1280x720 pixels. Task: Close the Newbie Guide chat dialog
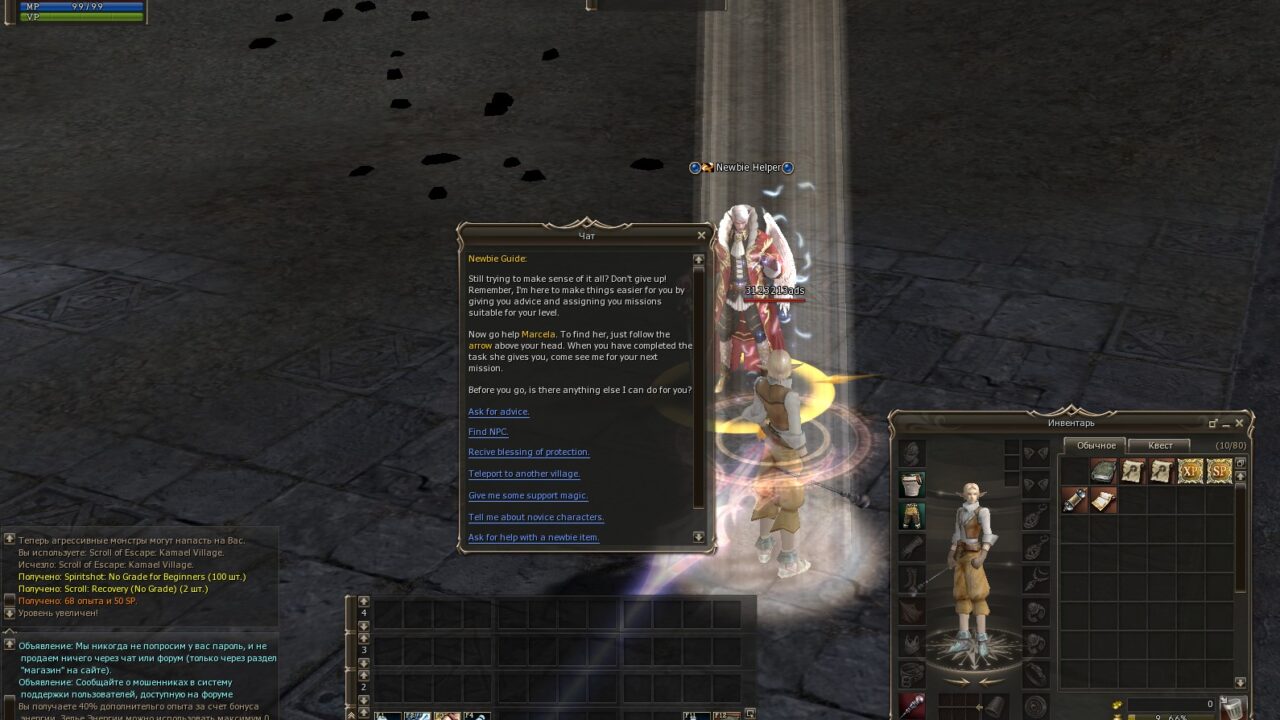click(x=701, y=236)
